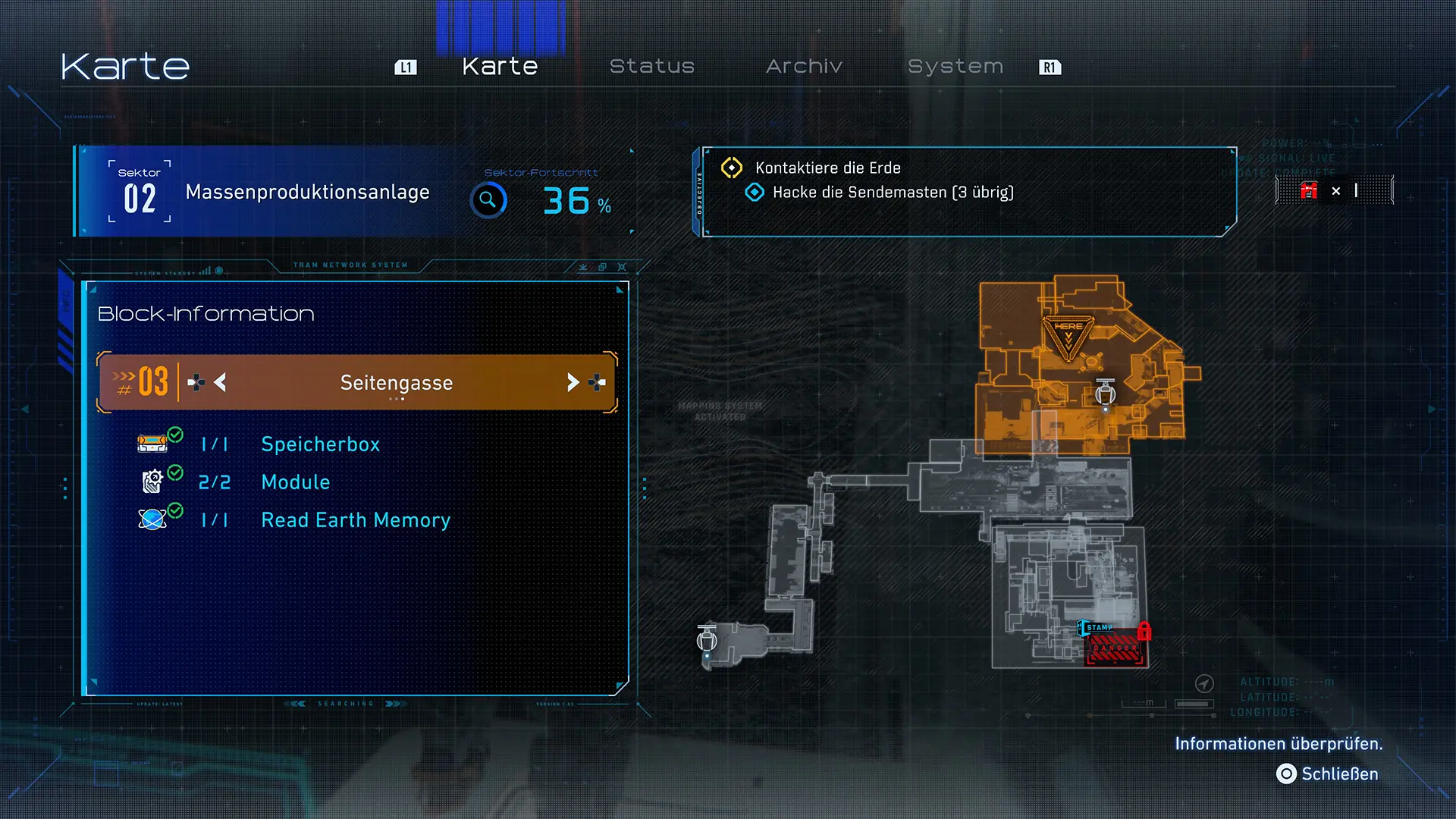Switch to the Status tab
The width and height of the screenshot is (1456, 819).
pyautogui.click(x=651, y=67)
